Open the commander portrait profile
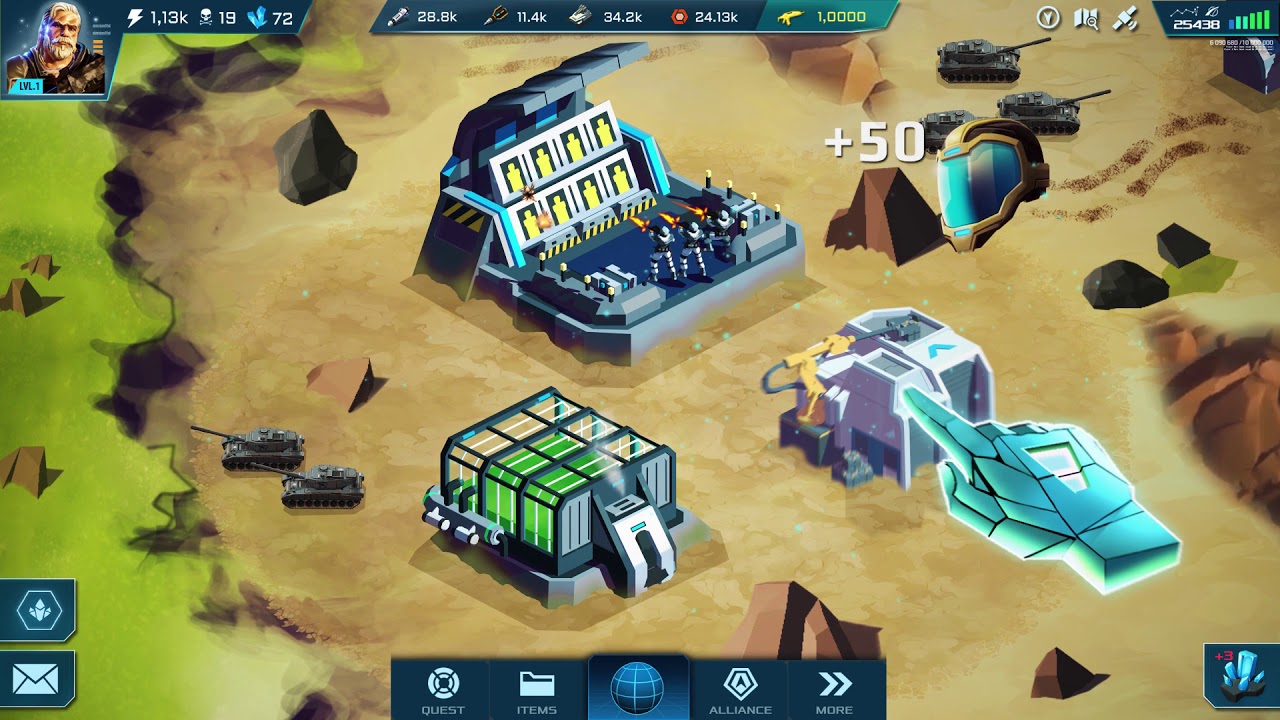This screenshot has width=1280, height=720. [x=56, y=49]
